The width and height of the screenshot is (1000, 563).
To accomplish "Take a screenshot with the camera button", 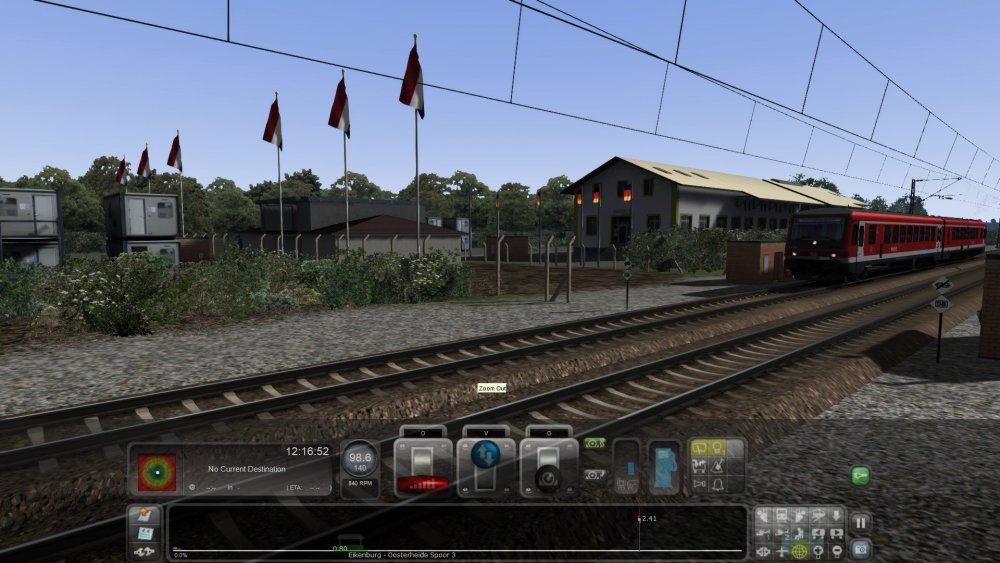I will click(860, 547).
